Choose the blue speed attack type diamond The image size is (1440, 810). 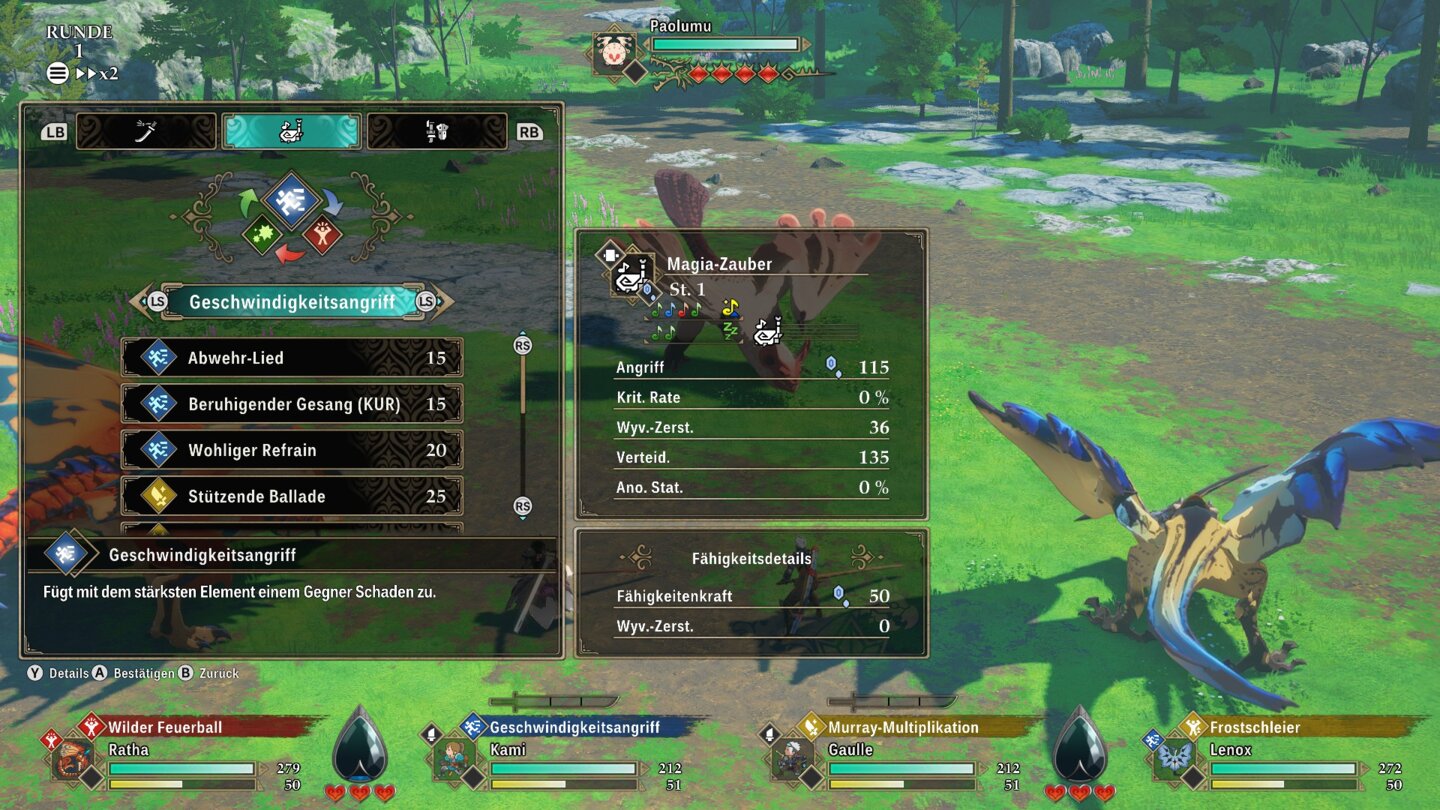tap(291, 199)
